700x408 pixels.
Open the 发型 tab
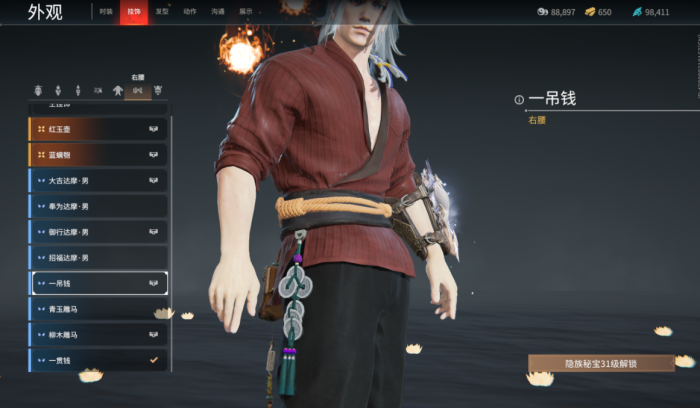coord(162,12)
